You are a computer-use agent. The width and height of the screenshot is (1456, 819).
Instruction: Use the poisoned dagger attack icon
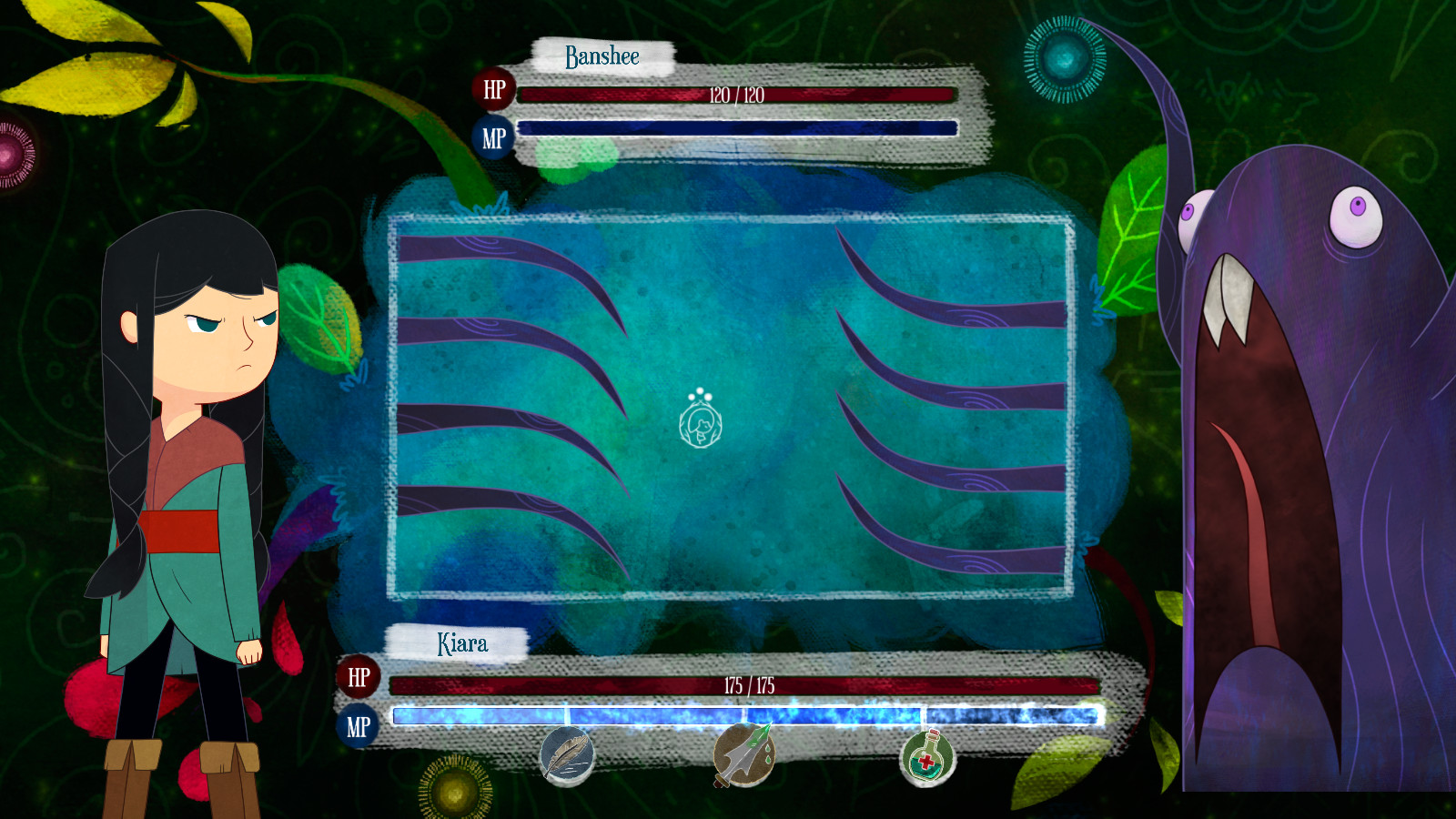click(x=746, y=758)
